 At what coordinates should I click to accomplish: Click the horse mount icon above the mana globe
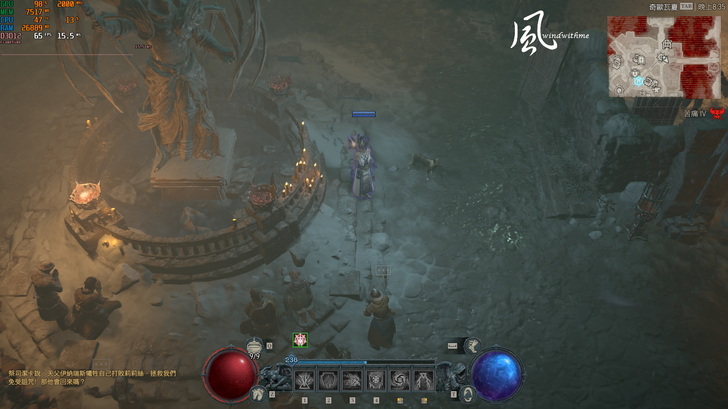tap(470, 346)
